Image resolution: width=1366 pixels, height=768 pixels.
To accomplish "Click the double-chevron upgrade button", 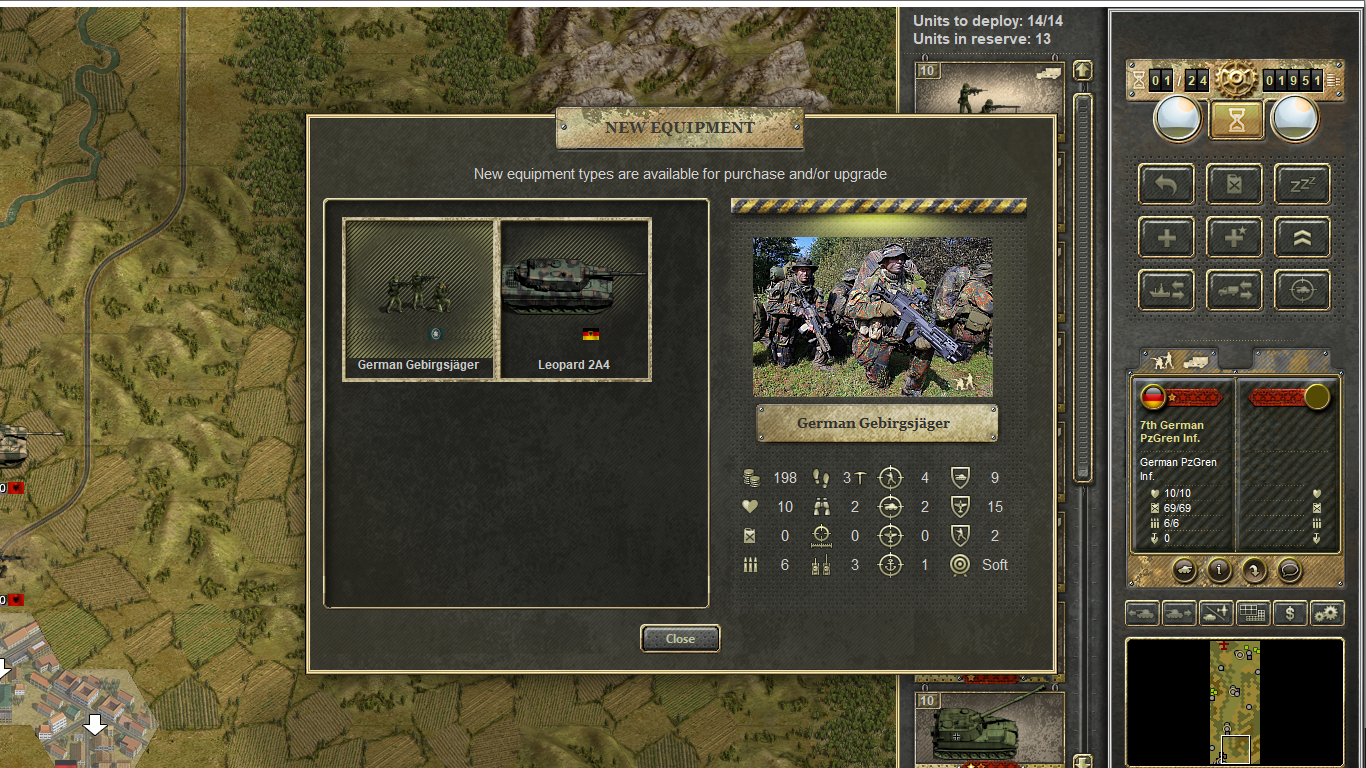I will click(x=1302, y=238).
